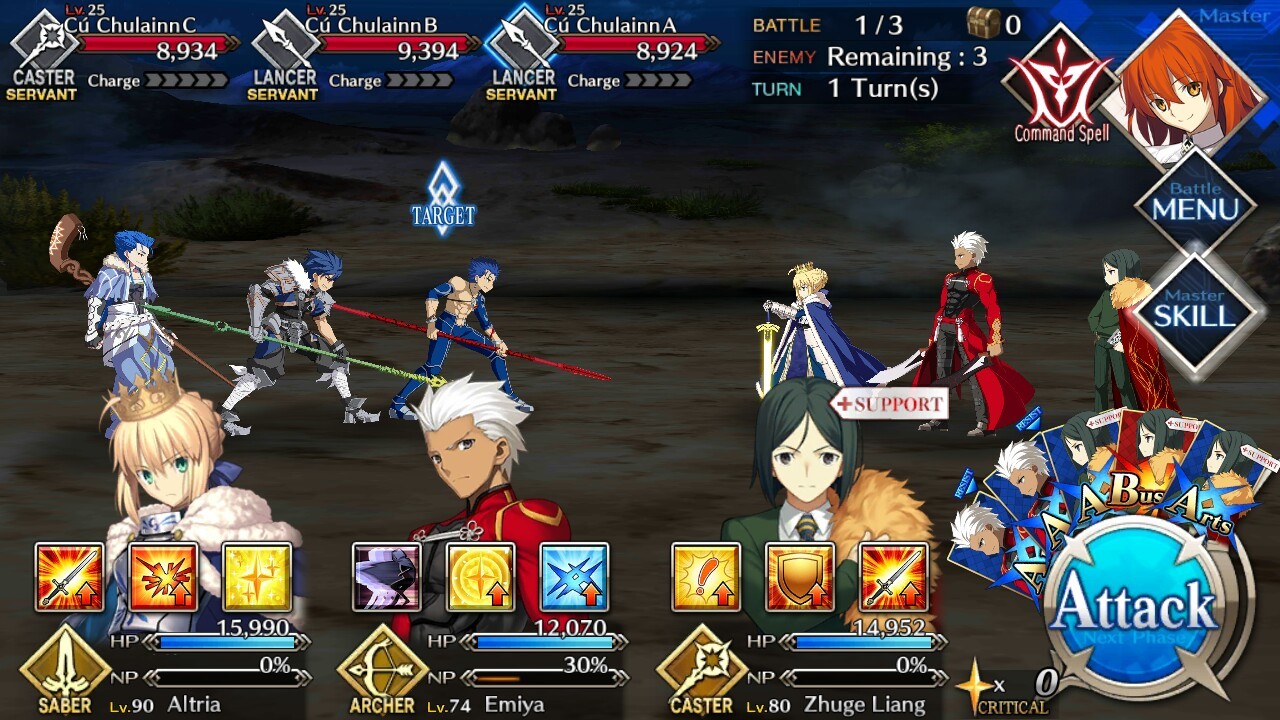Select Zhuge Liang's Caster class emblem
This screenshot has width=1280, height=720.
point(702,670)
